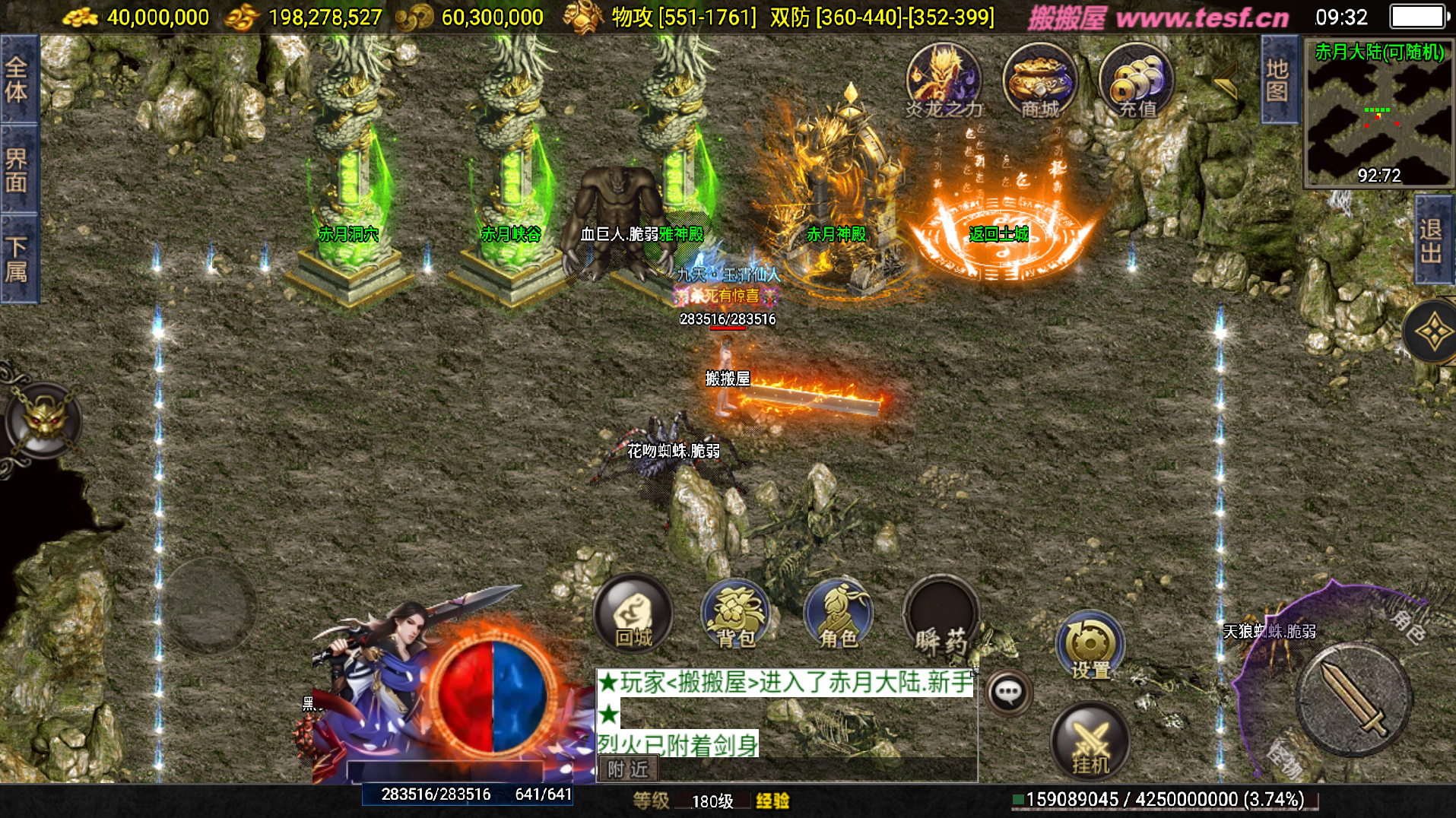Open the 充值 recharge menu
The width and height of the screenshot is (1456, 818).
coord(1137,80)
